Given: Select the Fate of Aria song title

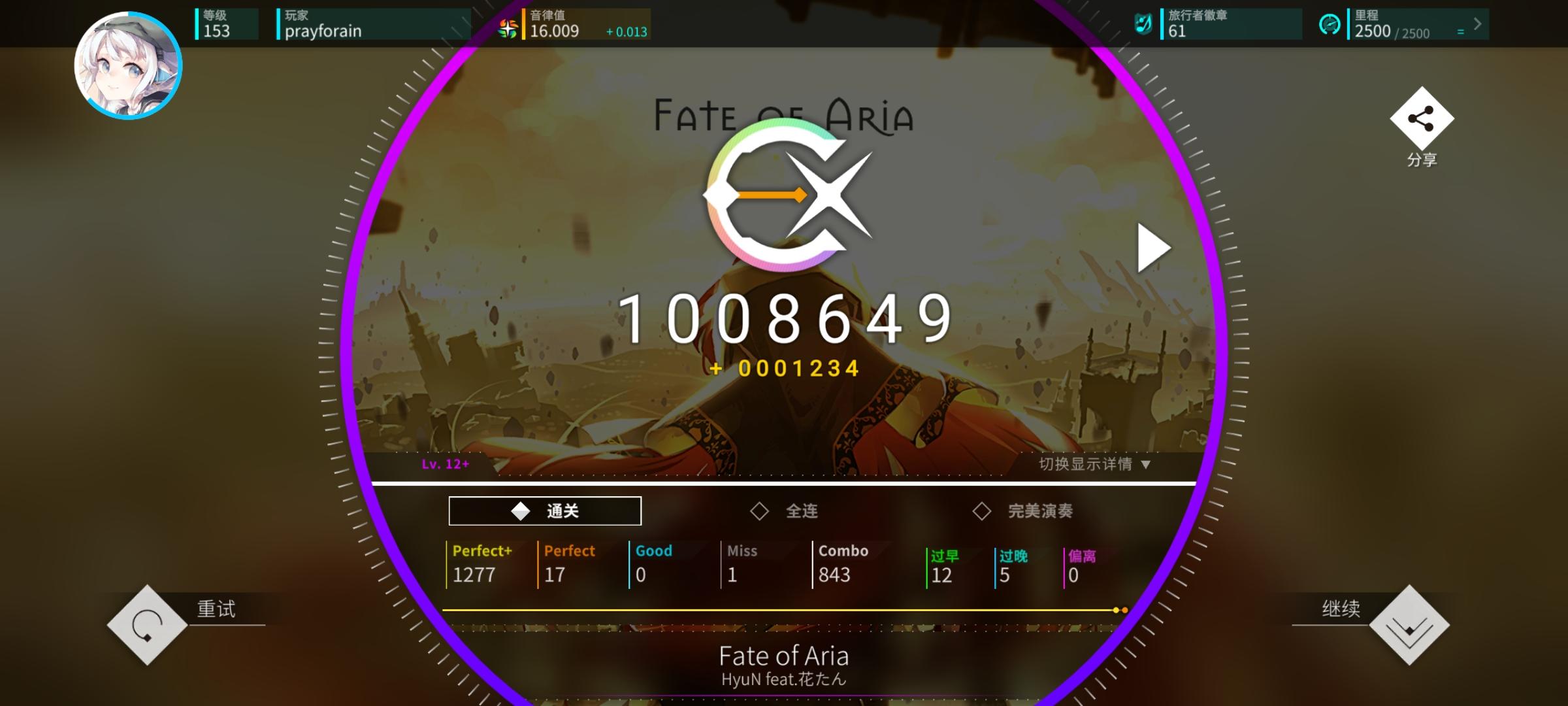Looking at the screenshot, I should (784, 655).
